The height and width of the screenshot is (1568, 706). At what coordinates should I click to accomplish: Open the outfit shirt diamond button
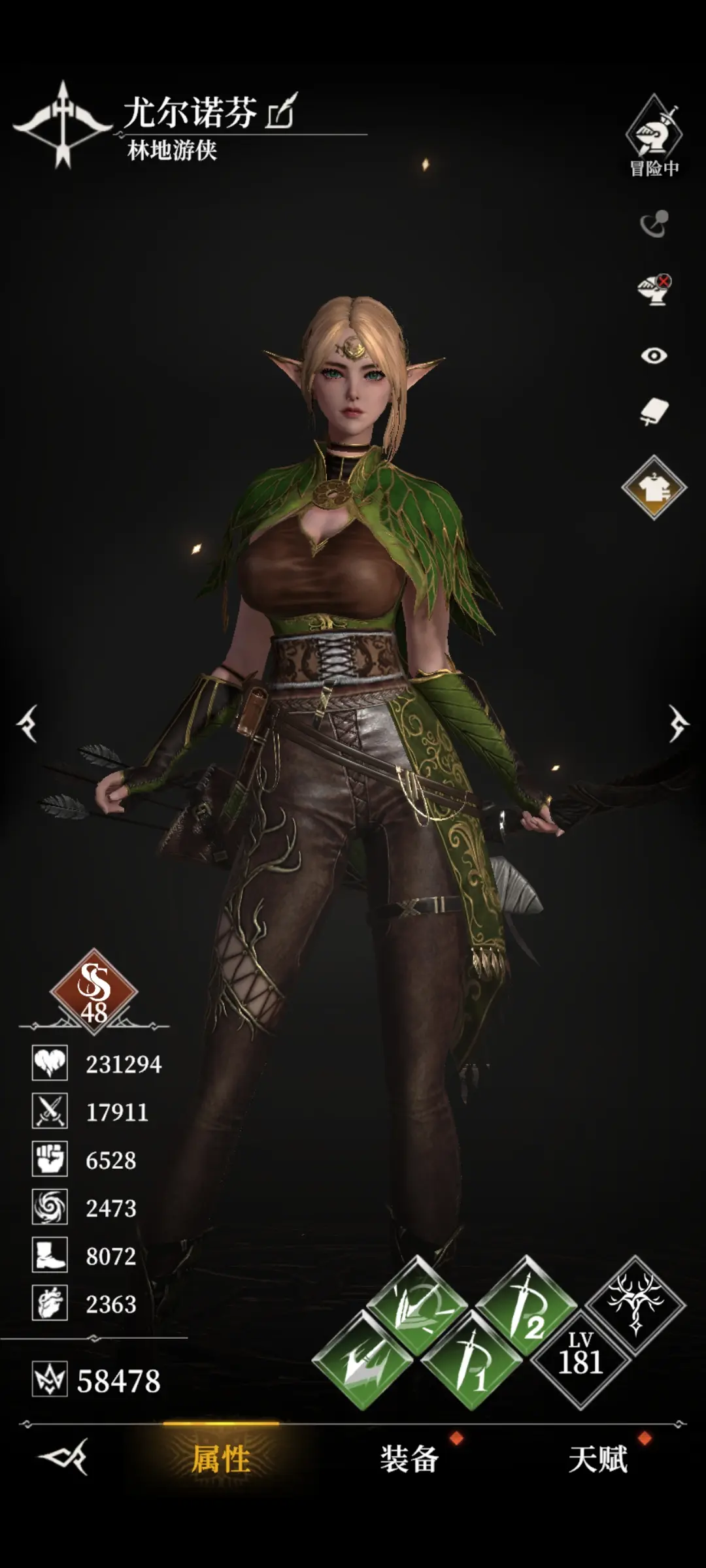click(x=654, y=487)
